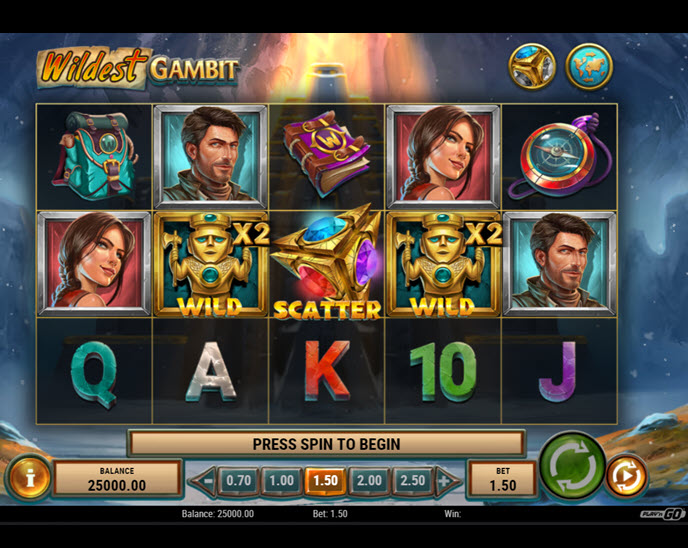Open the world map globe icon
The image size is (688, 548).
pos(589,65)
